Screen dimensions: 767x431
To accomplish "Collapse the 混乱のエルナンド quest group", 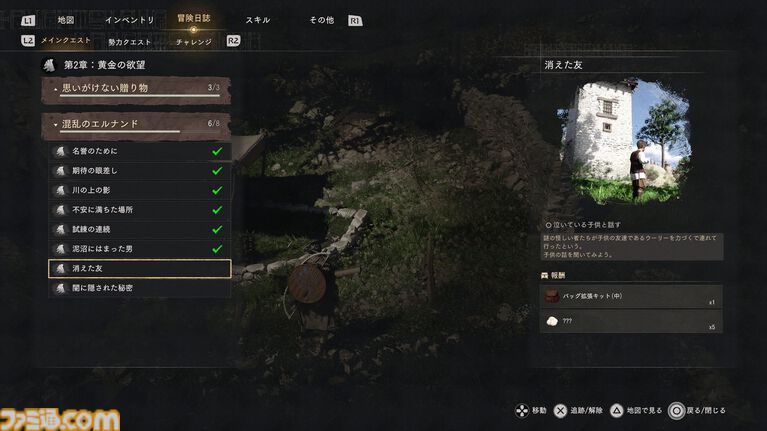I will [x=137, y=125].
